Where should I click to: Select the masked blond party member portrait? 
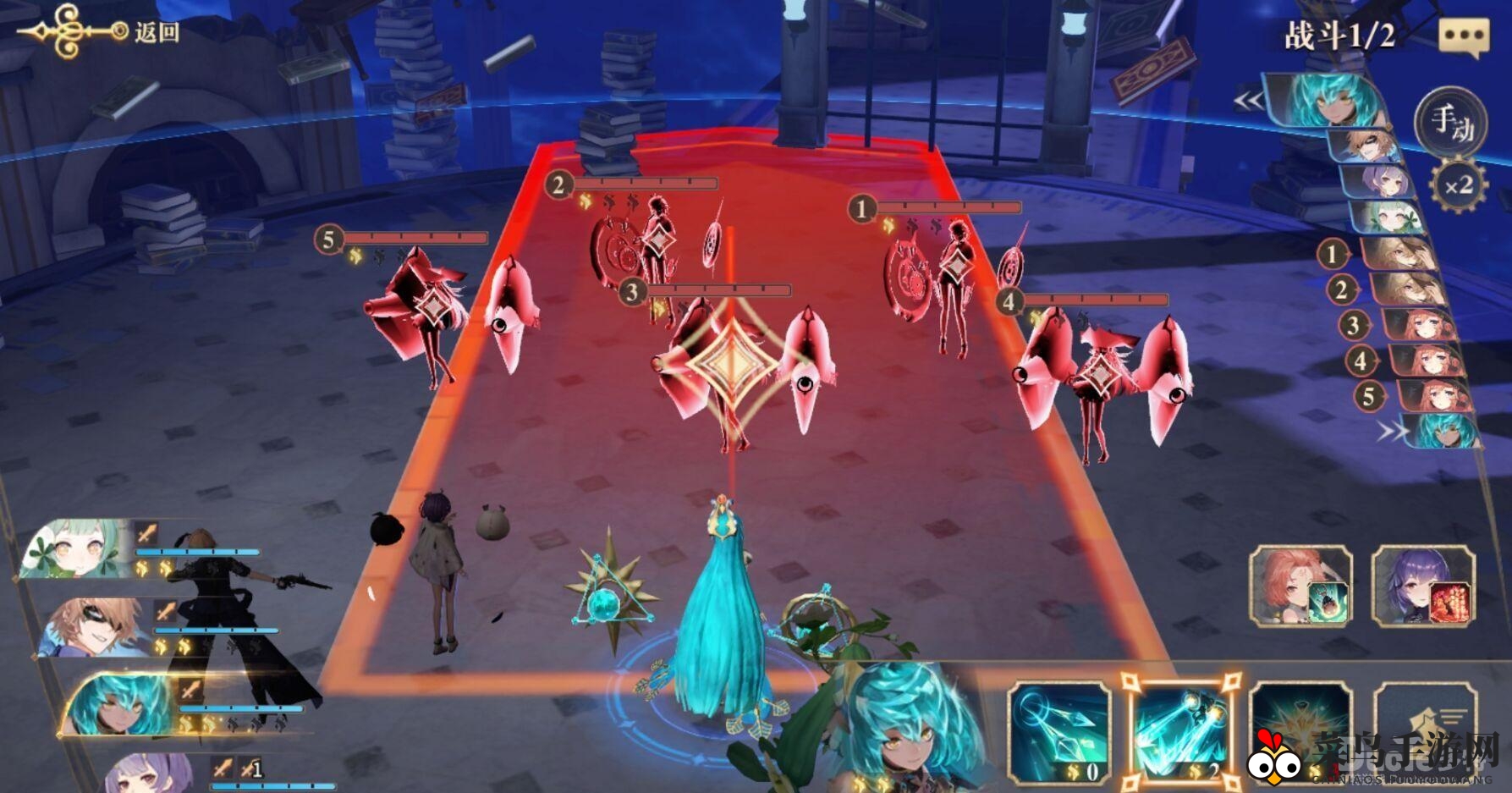coord(93,628)
